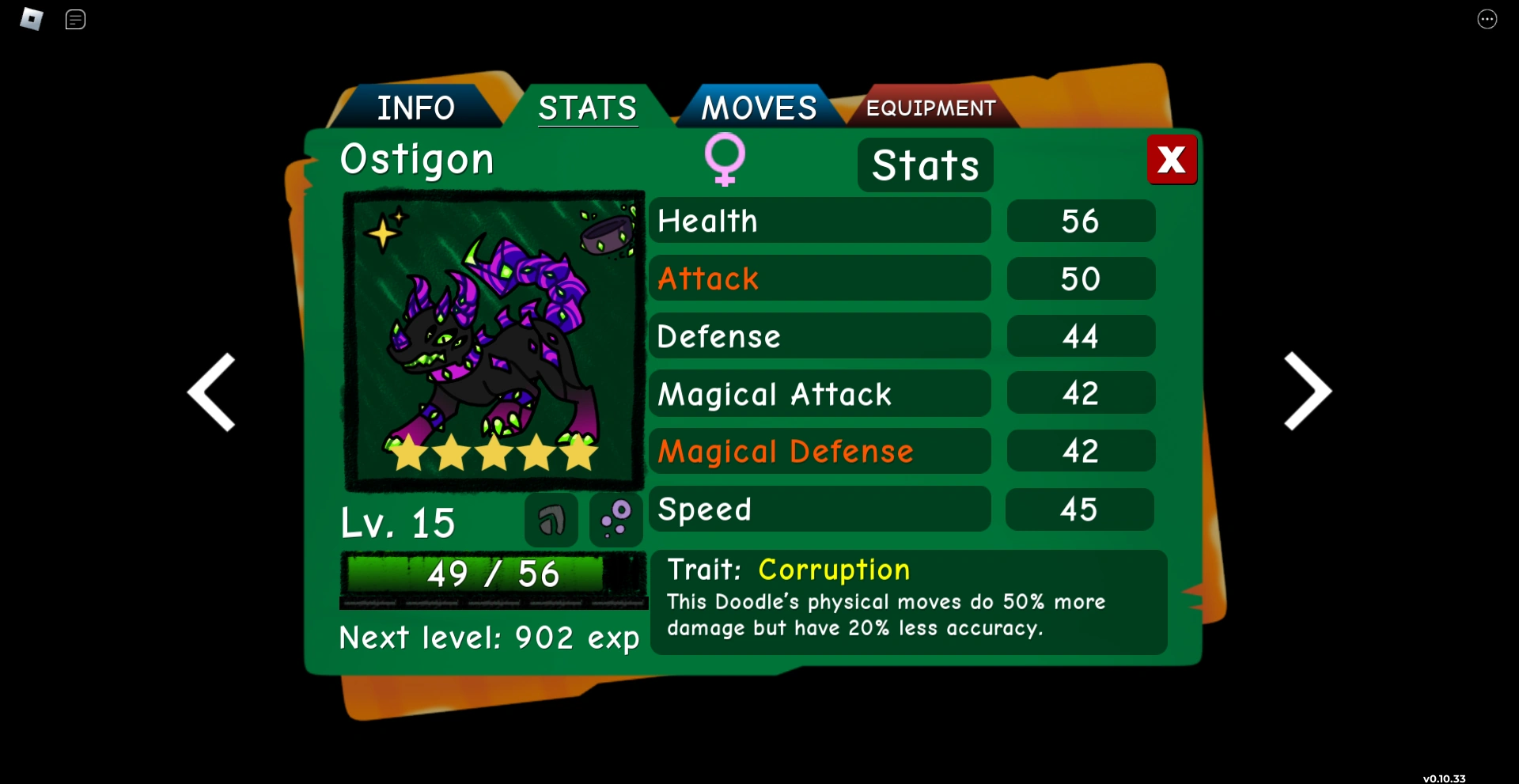The width and height of the screenshot is (1519, 784).
Task: Click the purple bubbles icon next to the hoof icon
Action: pos(616,521)
